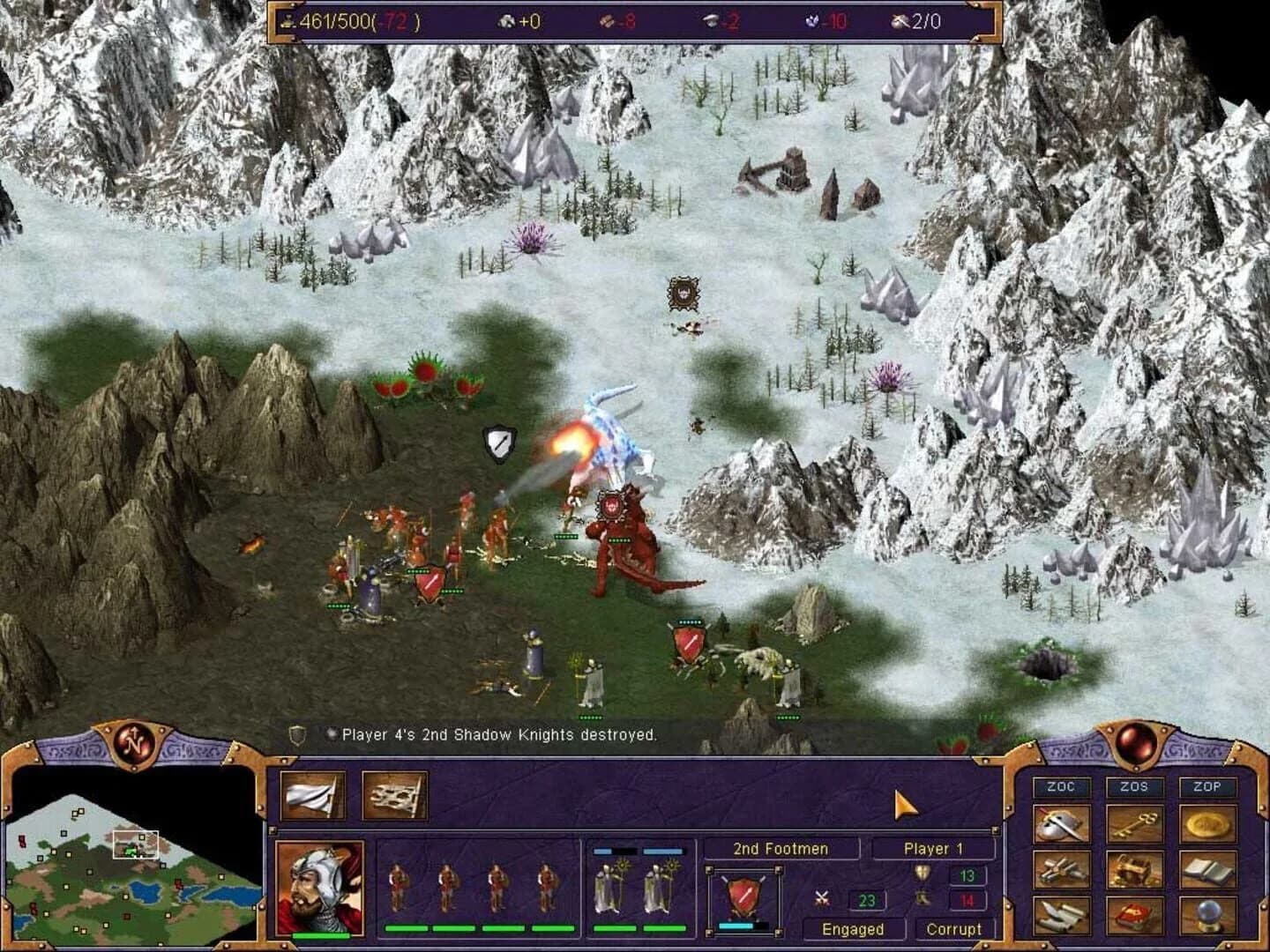The height and width of the screenshot is (952, 1270).
Task: Open the silver book icon under ZOP
Action: click(1208, 870)
